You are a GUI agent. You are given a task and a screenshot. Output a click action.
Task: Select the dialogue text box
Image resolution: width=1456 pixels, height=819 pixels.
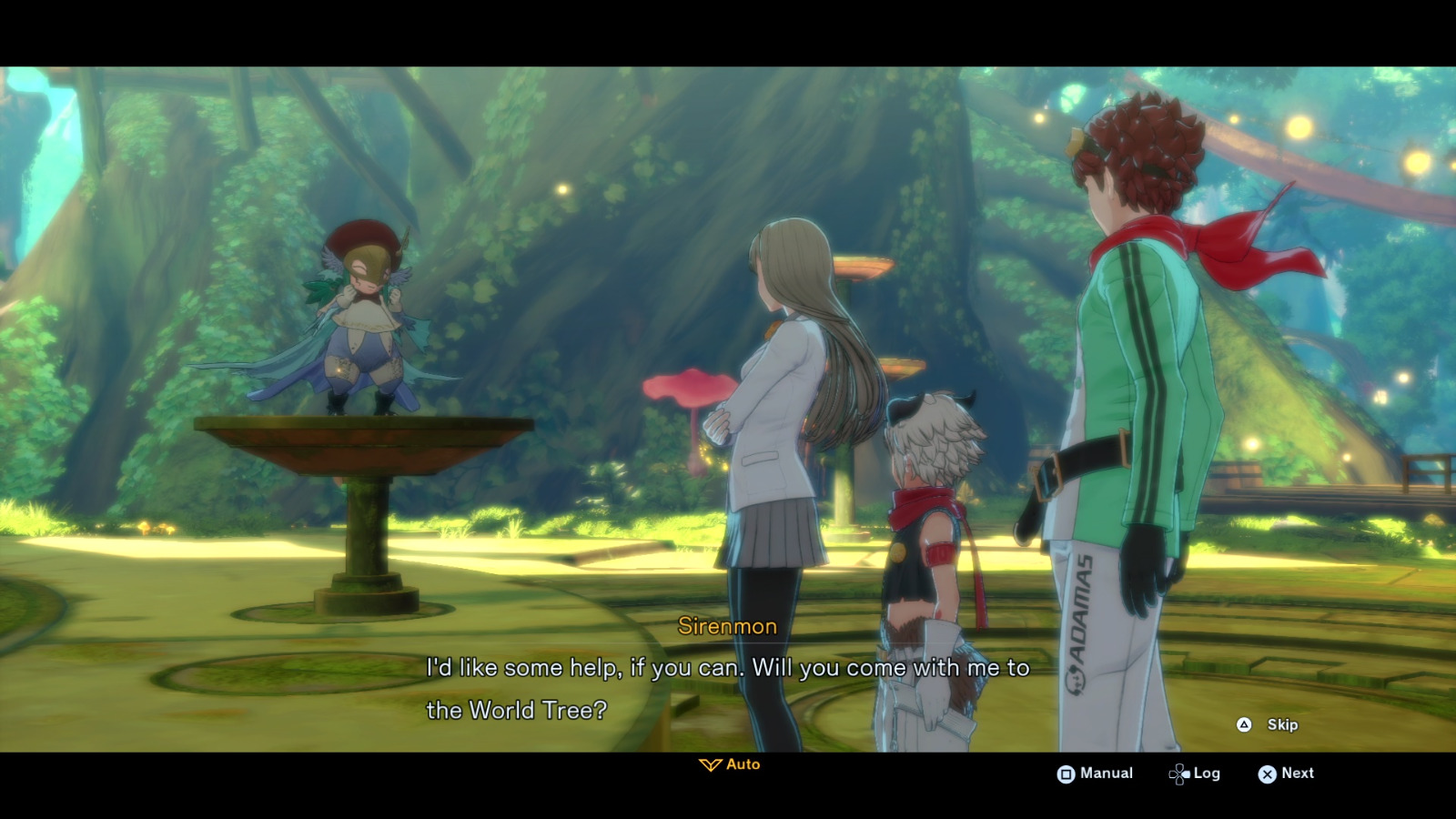(728, 687)
